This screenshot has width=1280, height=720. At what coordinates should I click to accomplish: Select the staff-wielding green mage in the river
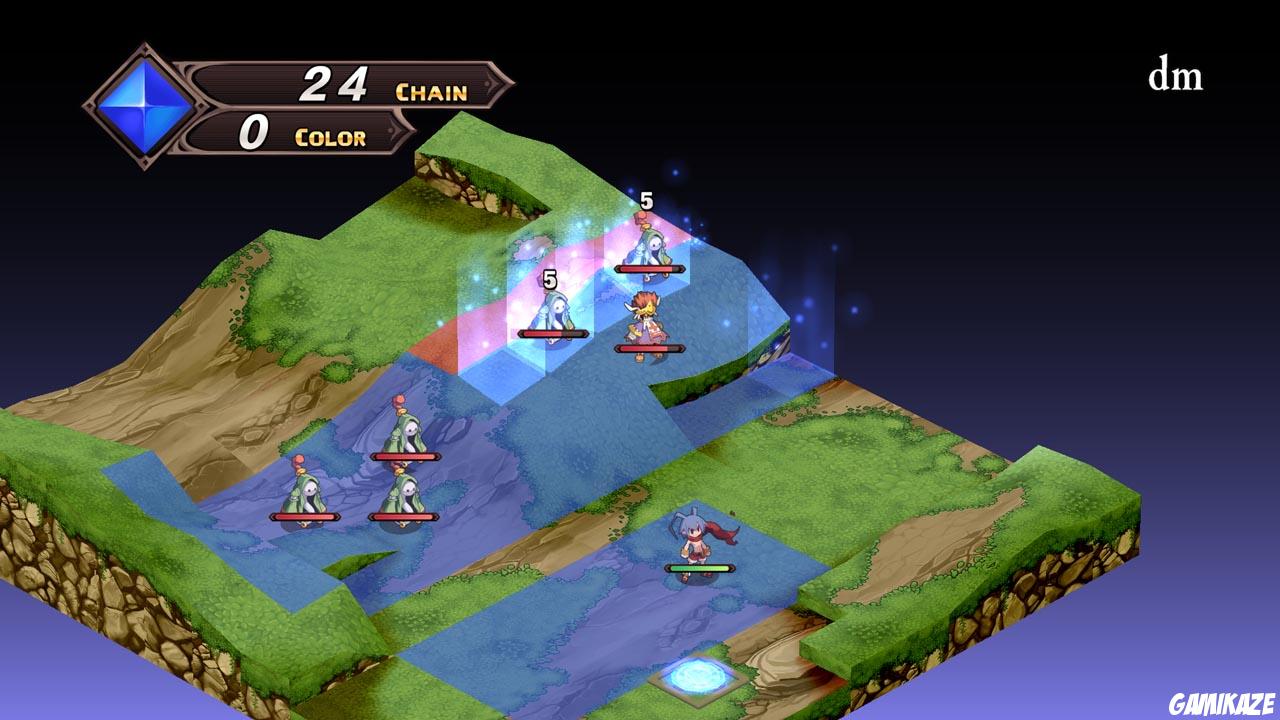[403, 432]
